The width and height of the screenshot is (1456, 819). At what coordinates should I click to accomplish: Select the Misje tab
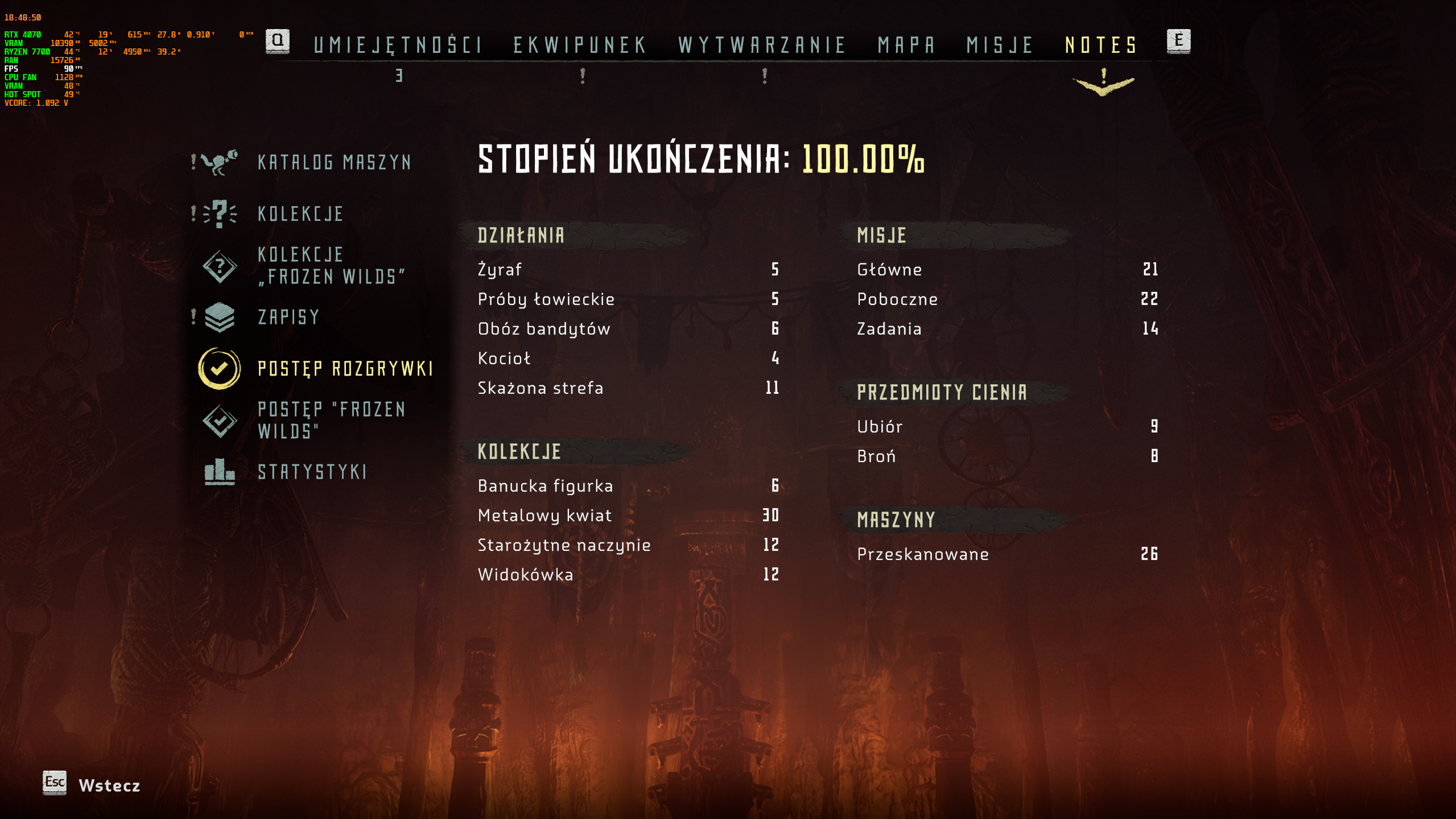click(1000, 45)
